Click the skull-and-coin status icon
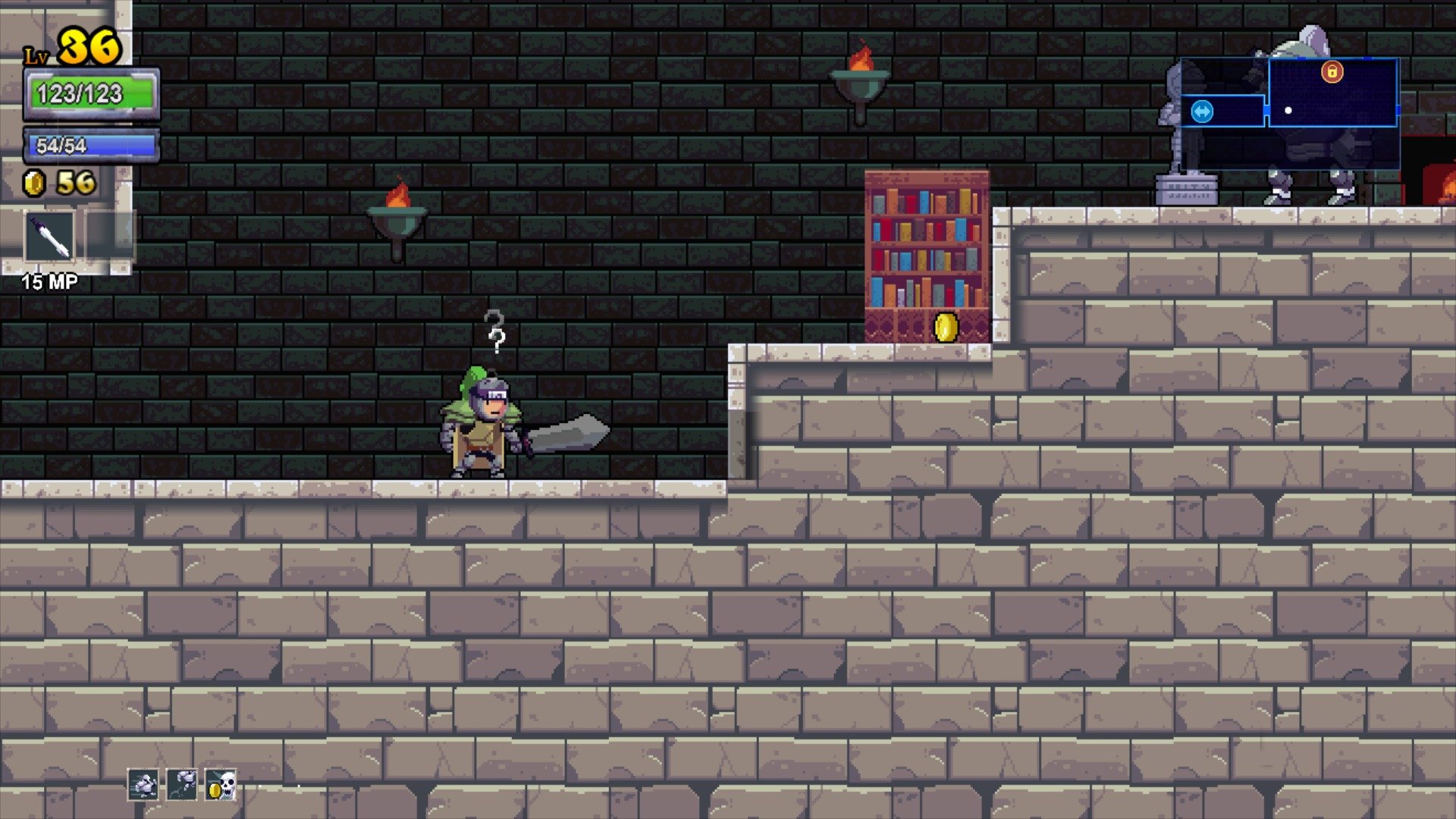 (x=219, y=785)
